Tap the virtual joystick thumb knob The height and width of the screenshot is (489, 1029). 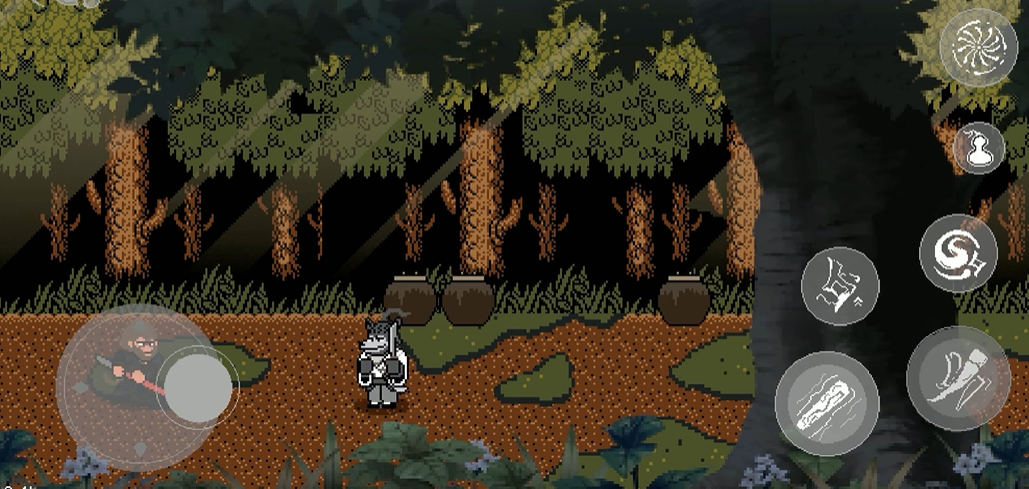197,383
